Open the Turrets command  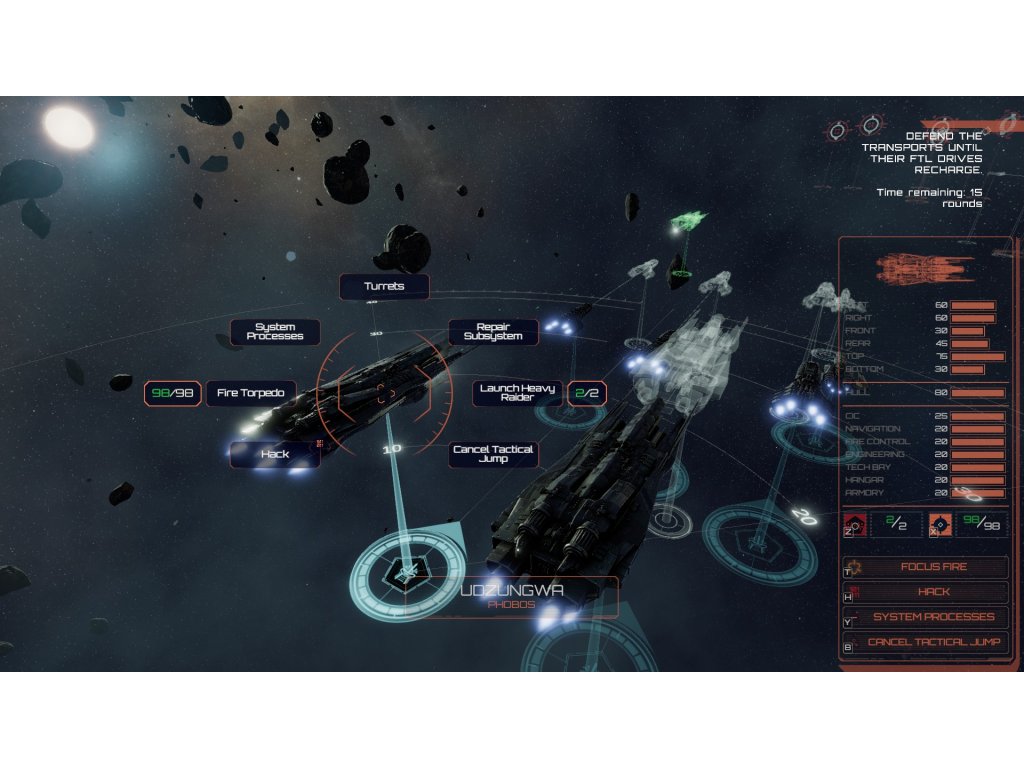384,287
